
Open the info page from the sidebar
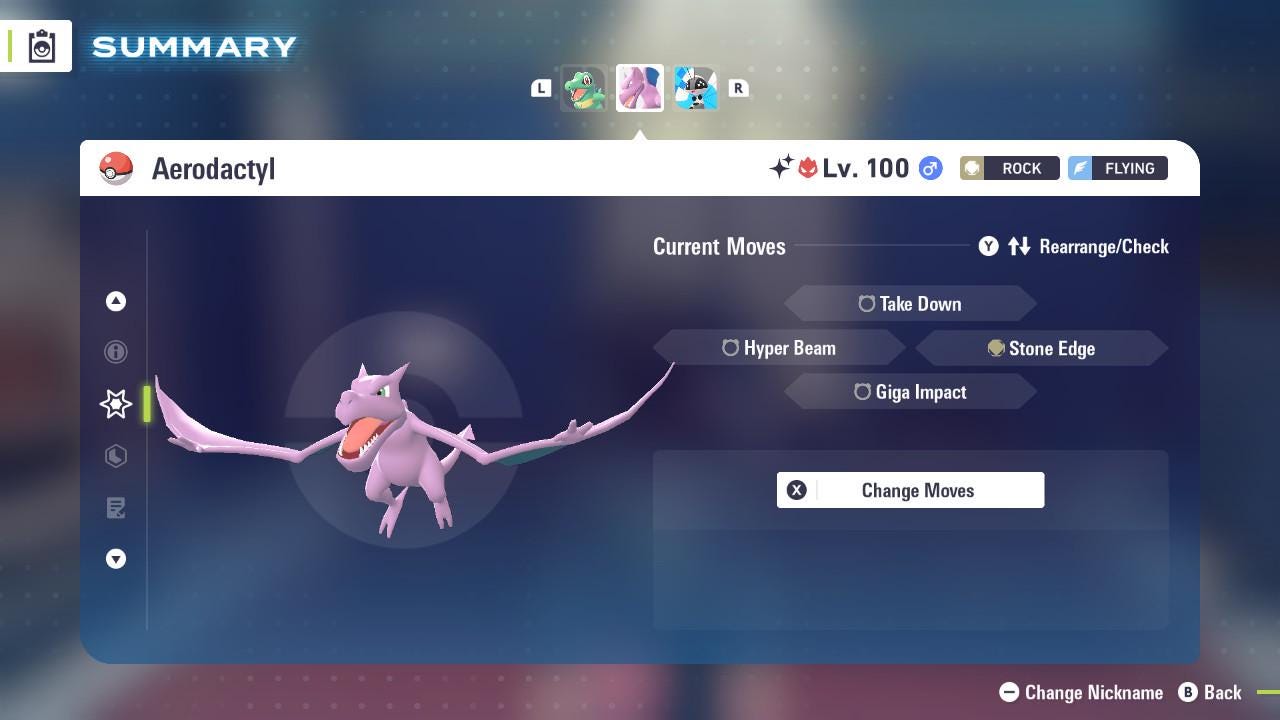point(115,352)
